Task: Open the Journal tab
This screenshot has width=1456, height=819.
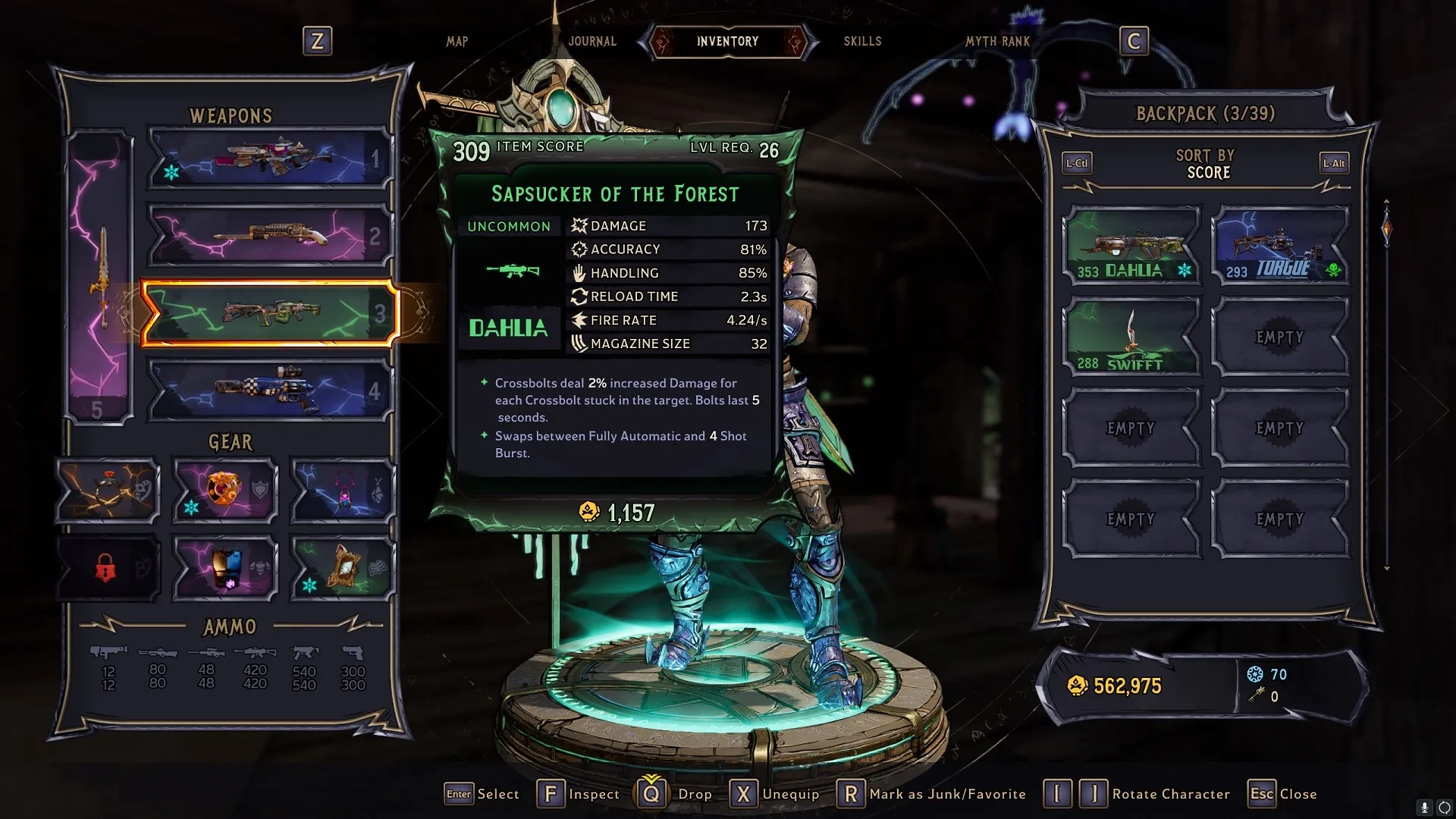Action: tap(592, 42)
